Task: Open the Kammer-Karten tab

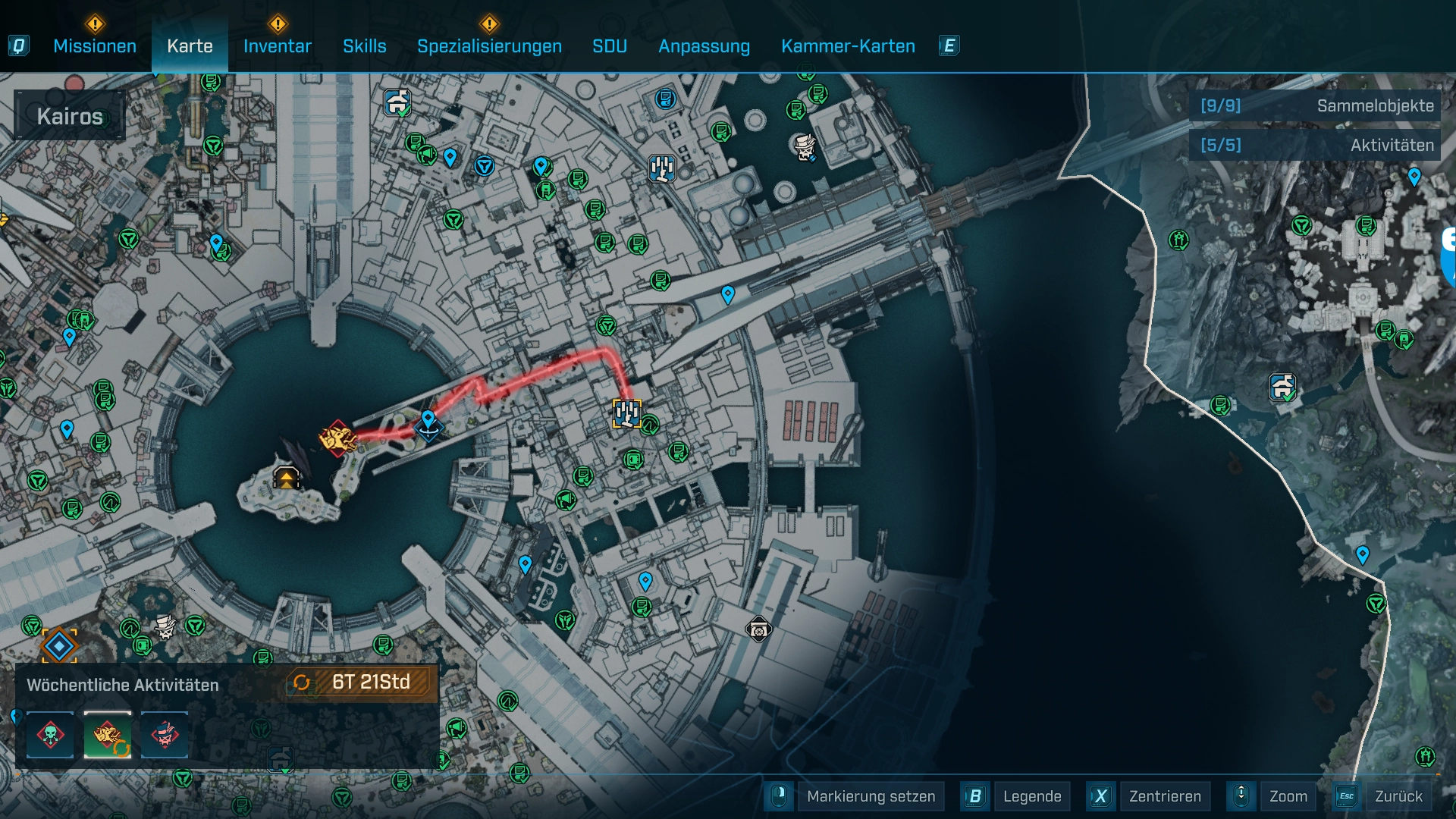Action: pos(848,46)
